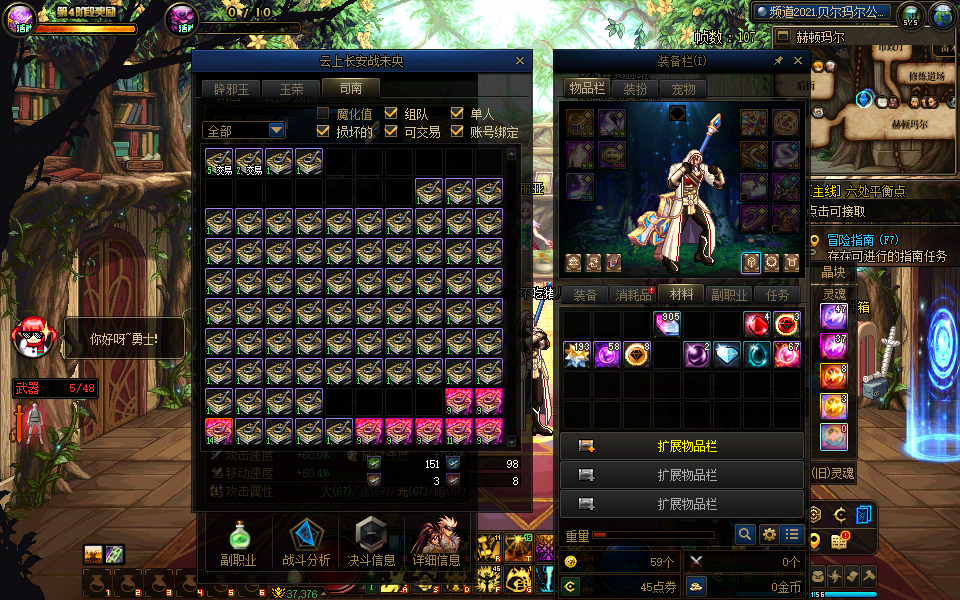Open the 任务 inventory tab
The height and width of the screenshot is (600, 960).
(x=777, y=295)
